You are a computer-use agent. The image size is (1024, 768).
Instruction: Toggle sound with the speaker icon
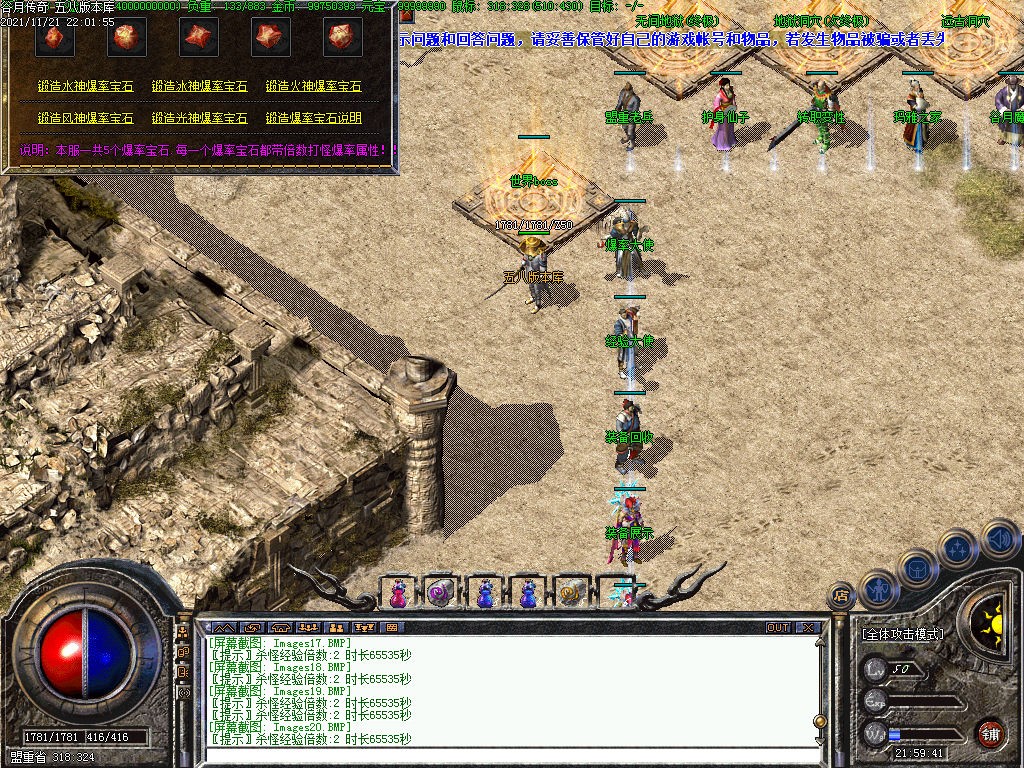(x=999, y=538)
